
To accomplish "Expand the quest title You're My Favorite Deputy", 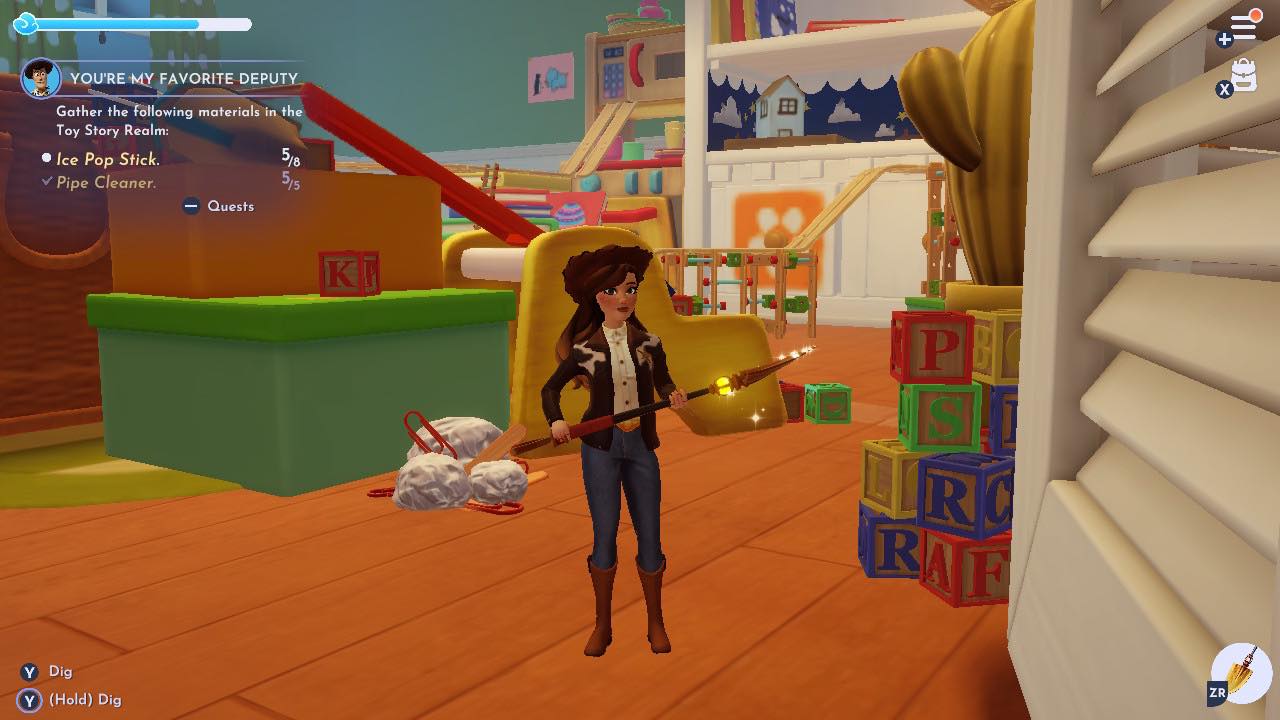I will [x=183, y=77].
